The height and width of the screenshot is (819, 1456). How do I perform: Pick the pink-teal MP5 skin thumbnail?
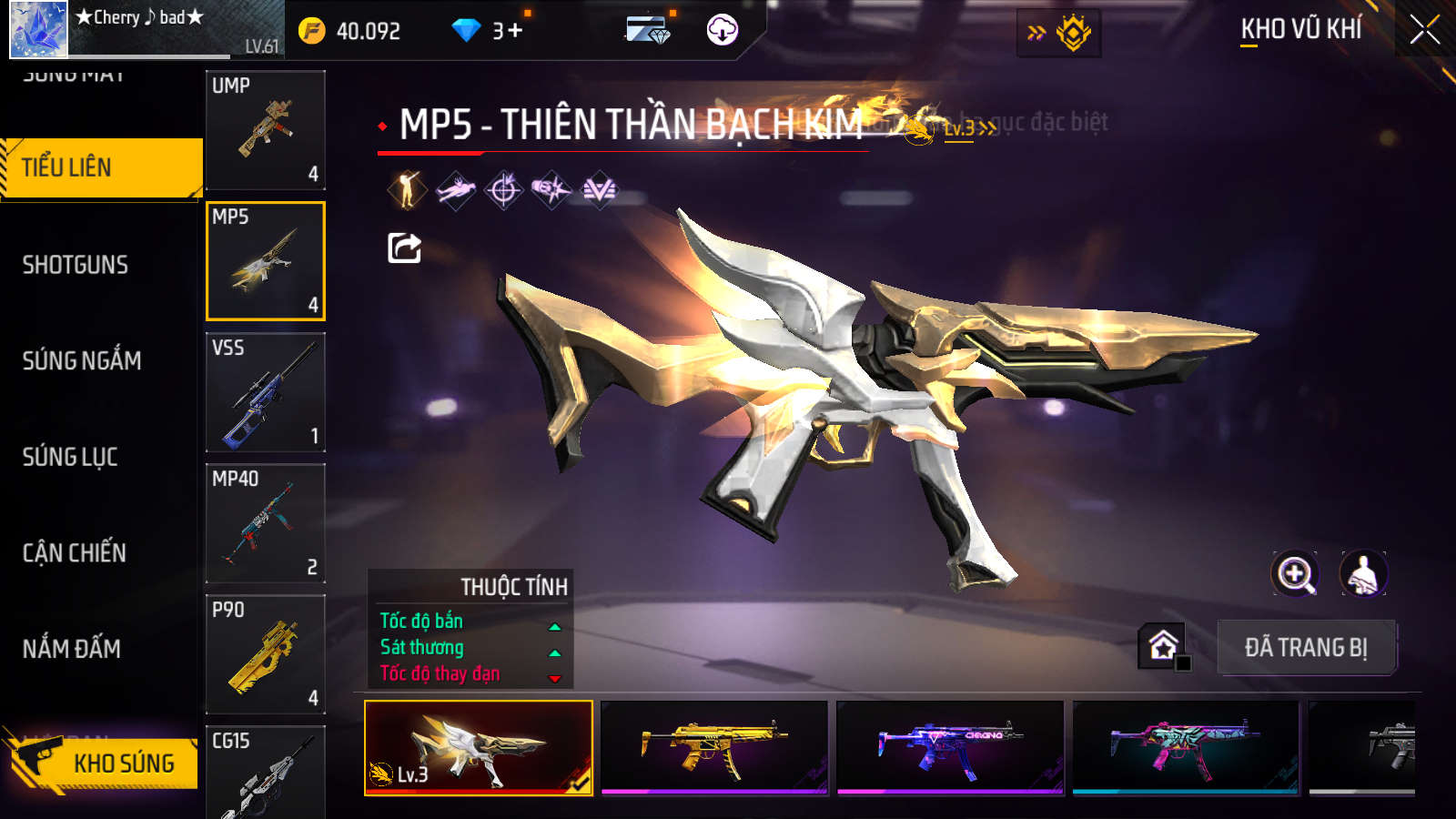1186,747
